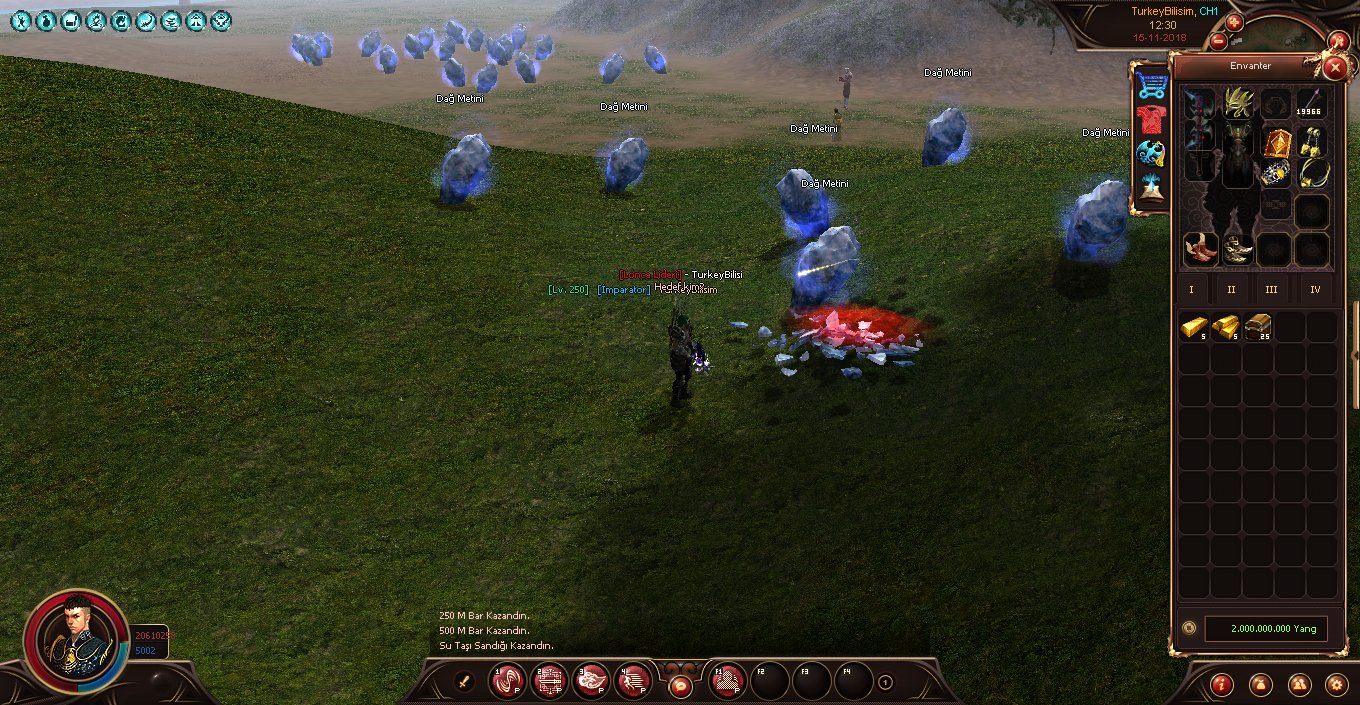Zoom out the minimap with minus button

[1218, 41]
